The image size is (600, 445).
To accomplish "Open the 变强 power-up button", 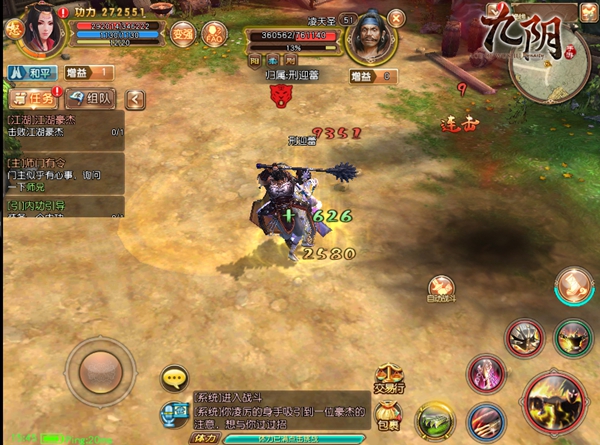I will pos(182,32).
